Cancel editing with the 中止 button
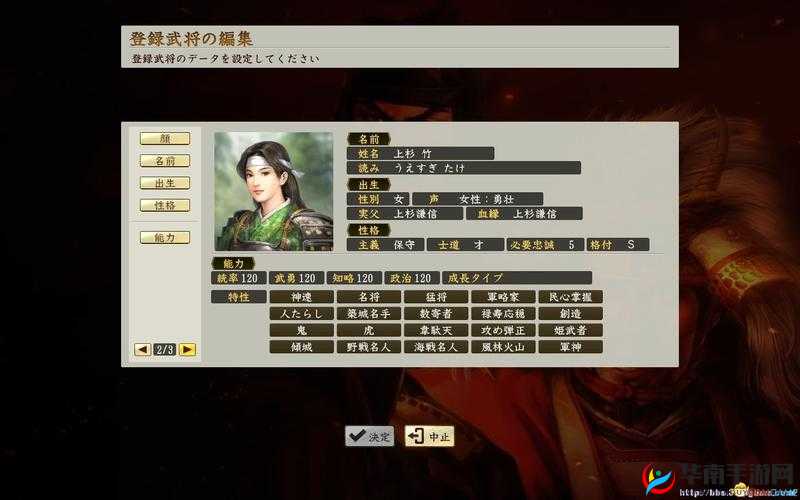The image size is (800, 500). tap(429, 436)
